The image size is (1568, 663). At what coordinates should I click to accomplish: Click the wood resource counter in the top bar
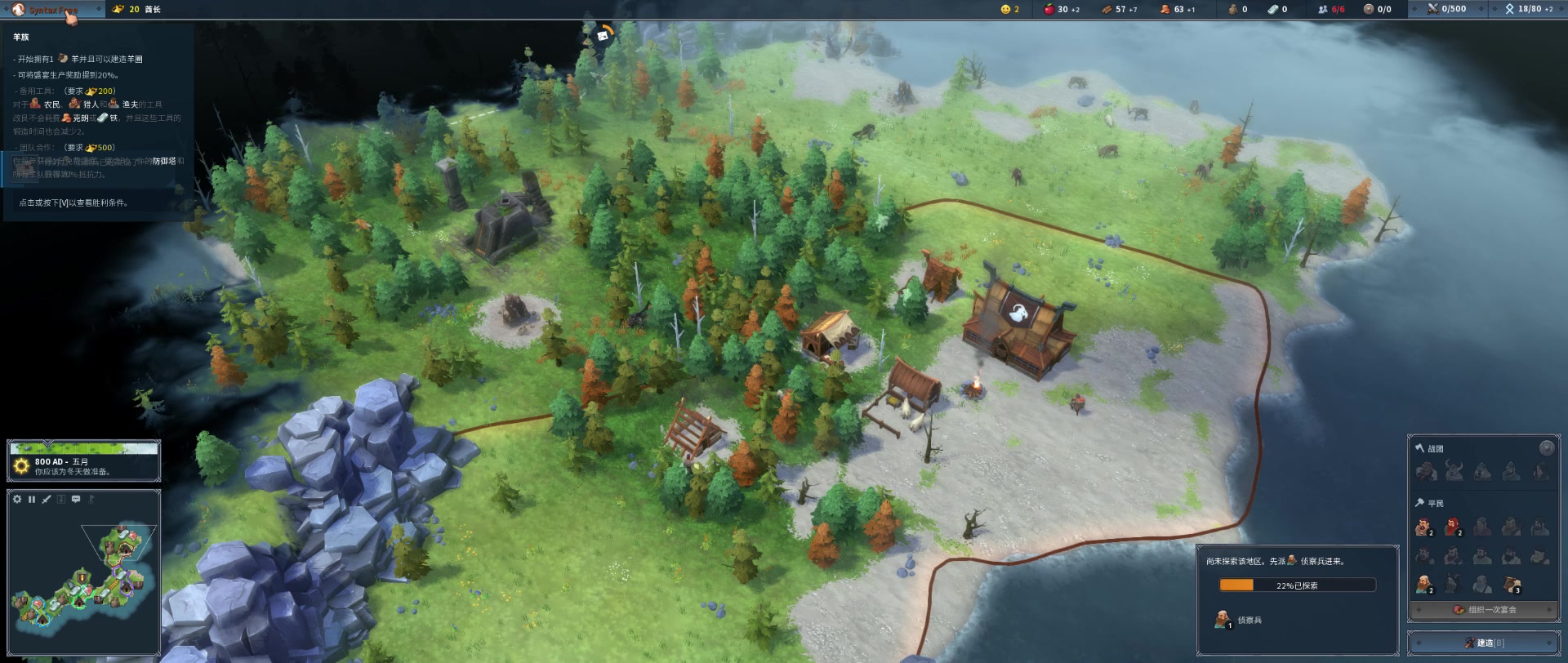(x=1119, y=9)
